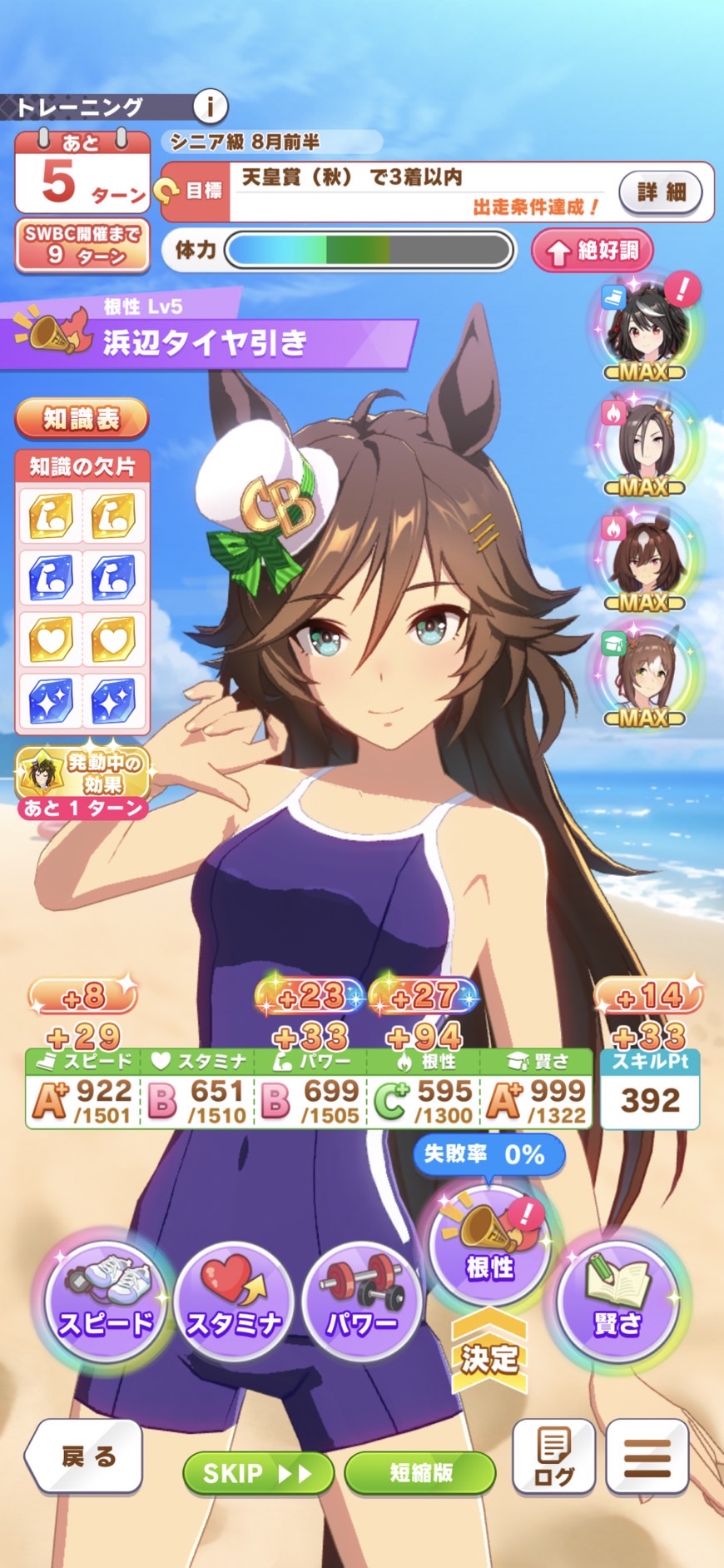Image resolution: width=724 pixels, height=1568 pixels.
Task: Open the 知識表 knowledge table
Action: click(82, 419)
